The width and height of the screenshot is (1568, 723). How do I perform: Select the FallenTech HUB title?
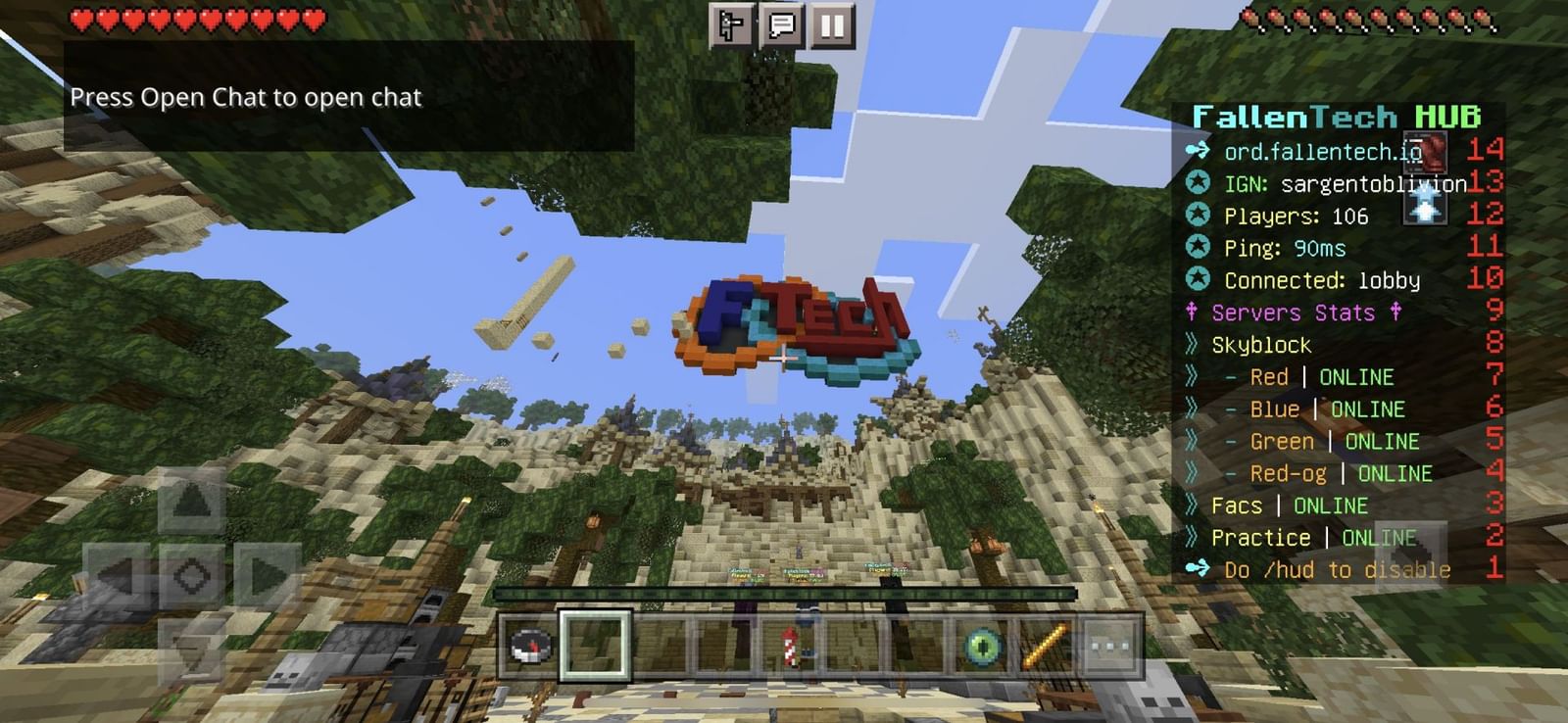tap(1335, 116)
